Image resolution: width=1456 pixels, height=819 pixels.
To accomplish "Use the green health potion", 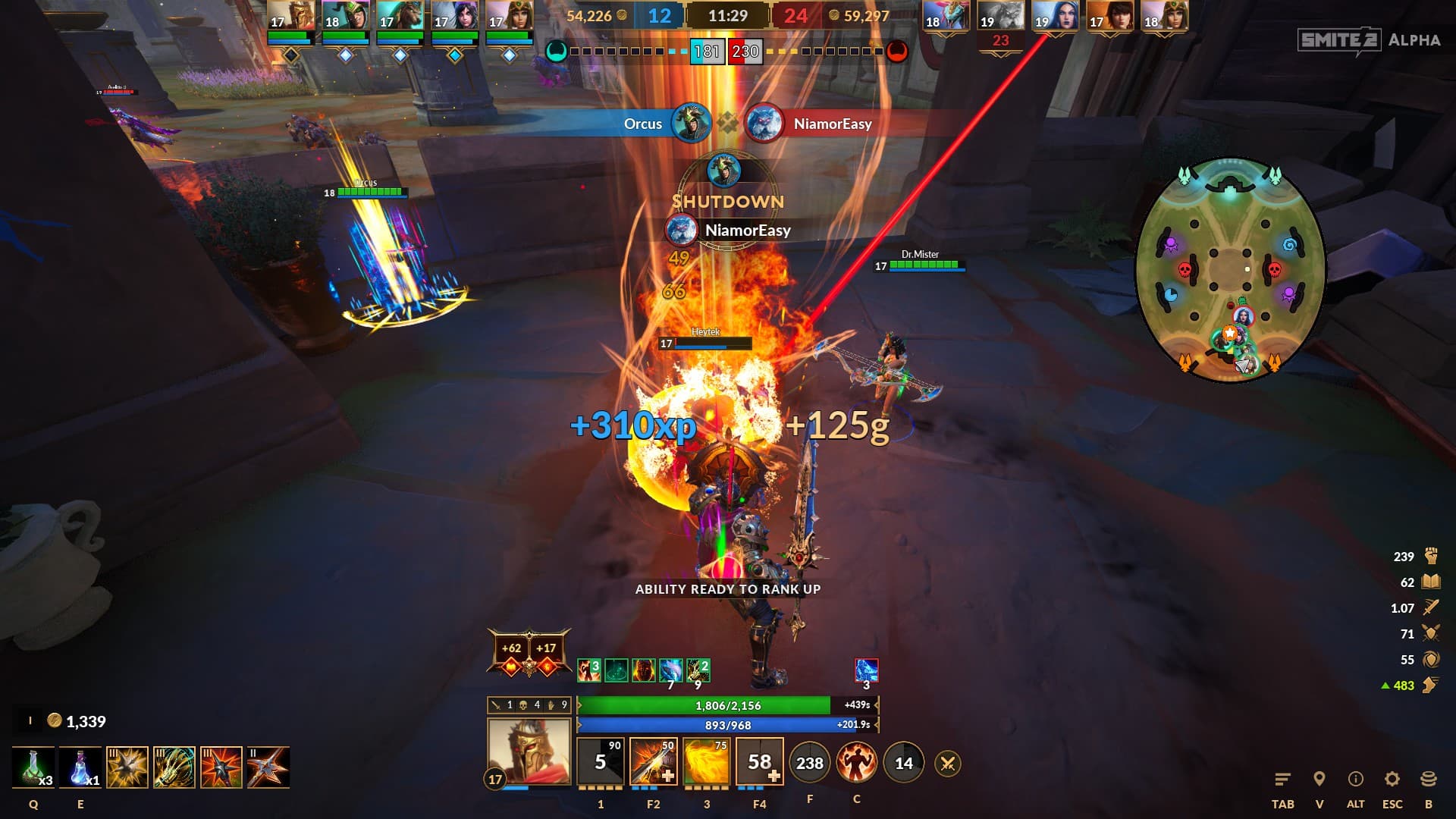I will click(33, 767).
